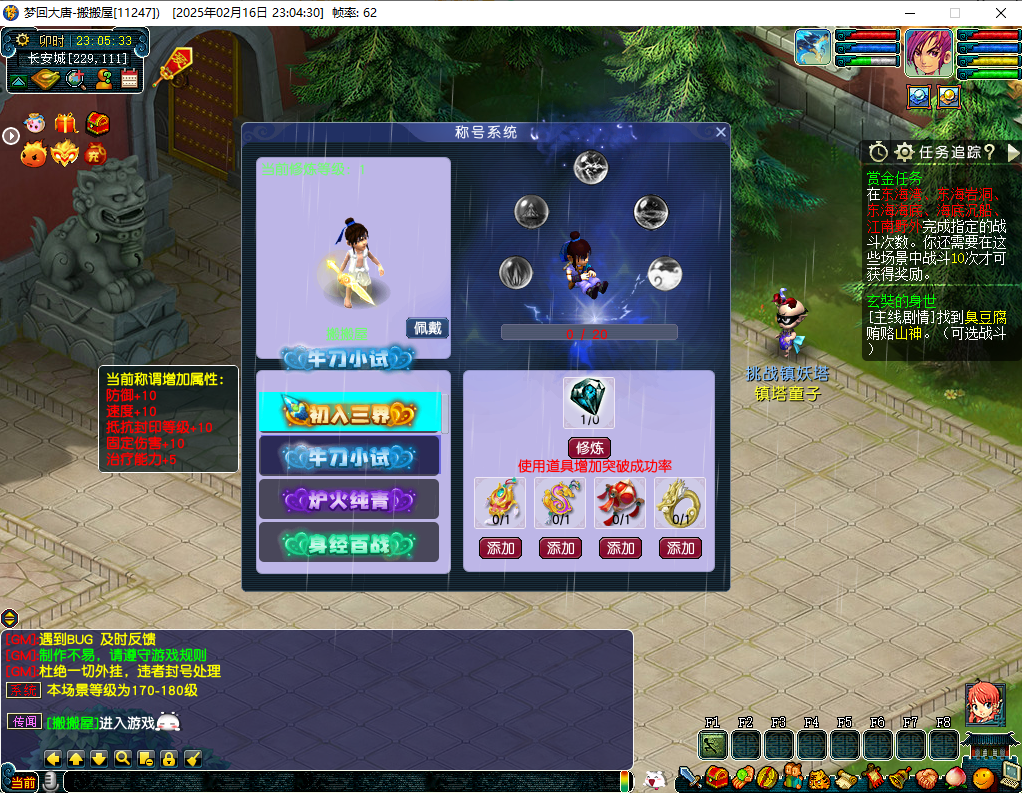Select the dark gem material slot
The image size is (1022, 793).
[588, 399]
